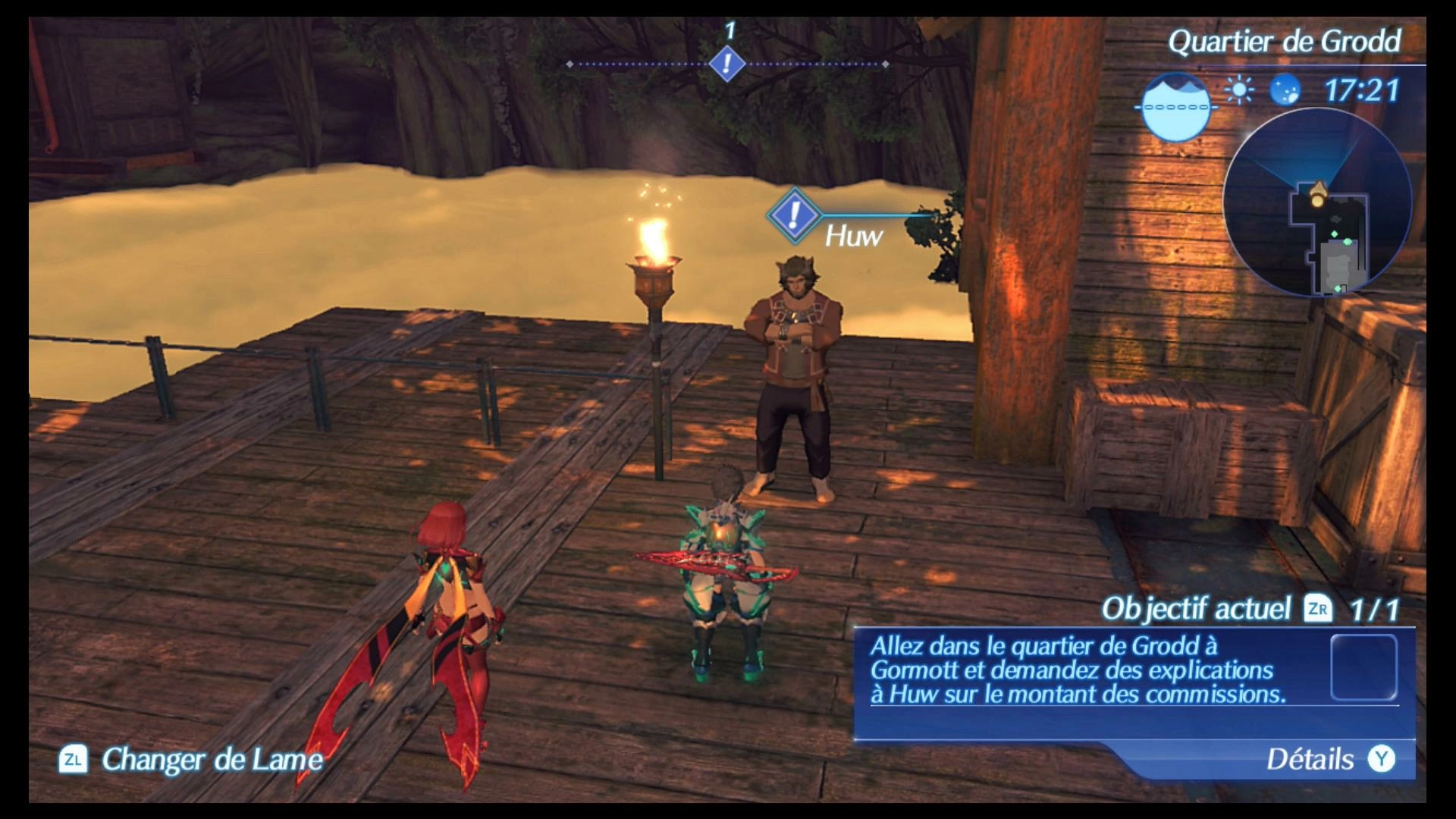
Task: Click the compass quest marker diamond
Action: pyautogui.click(x=727, y=63)
